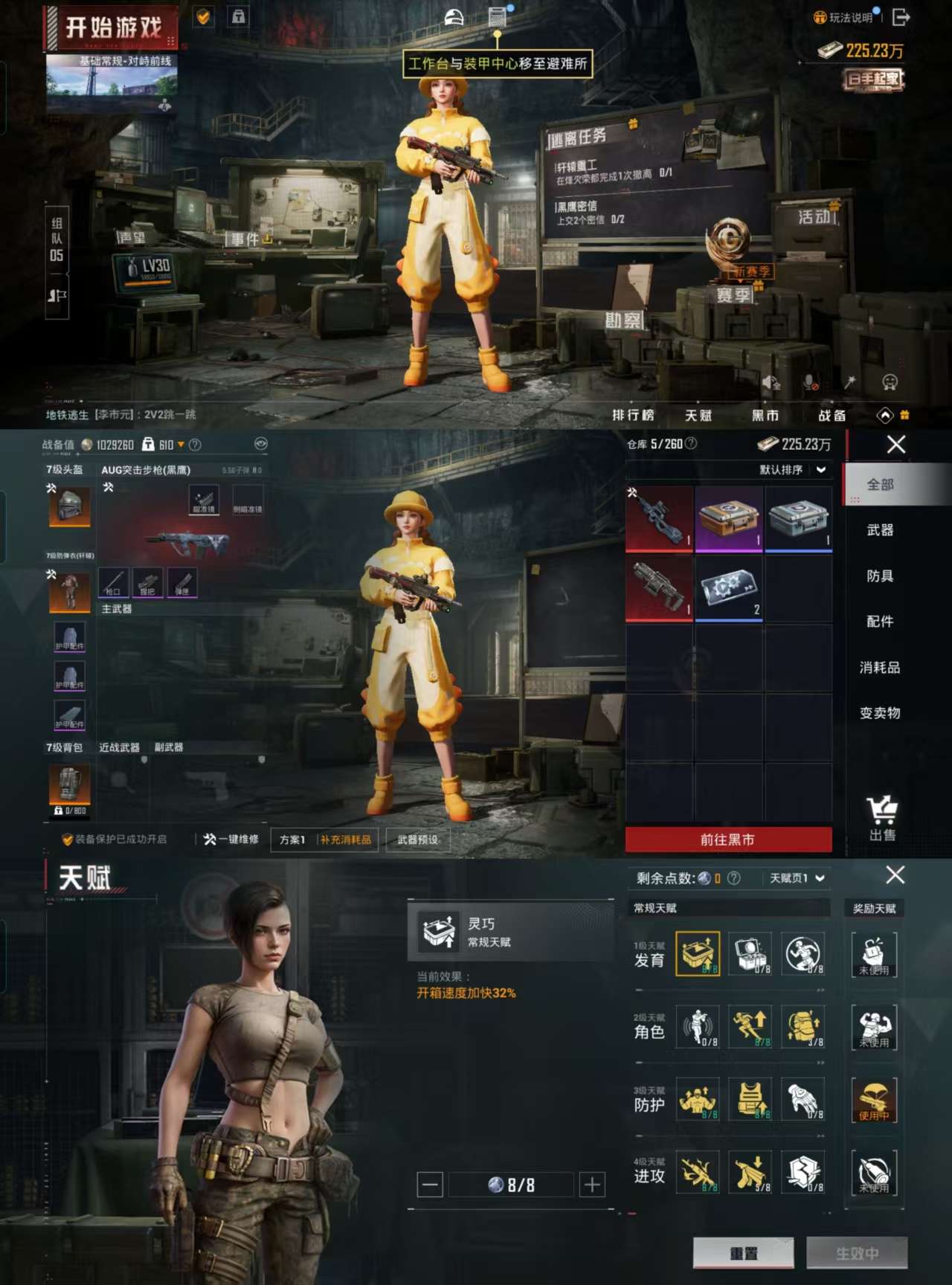Activate 一键维修 one-click repair
Viewport: 952px width, 1285px height.
[231, 840]
